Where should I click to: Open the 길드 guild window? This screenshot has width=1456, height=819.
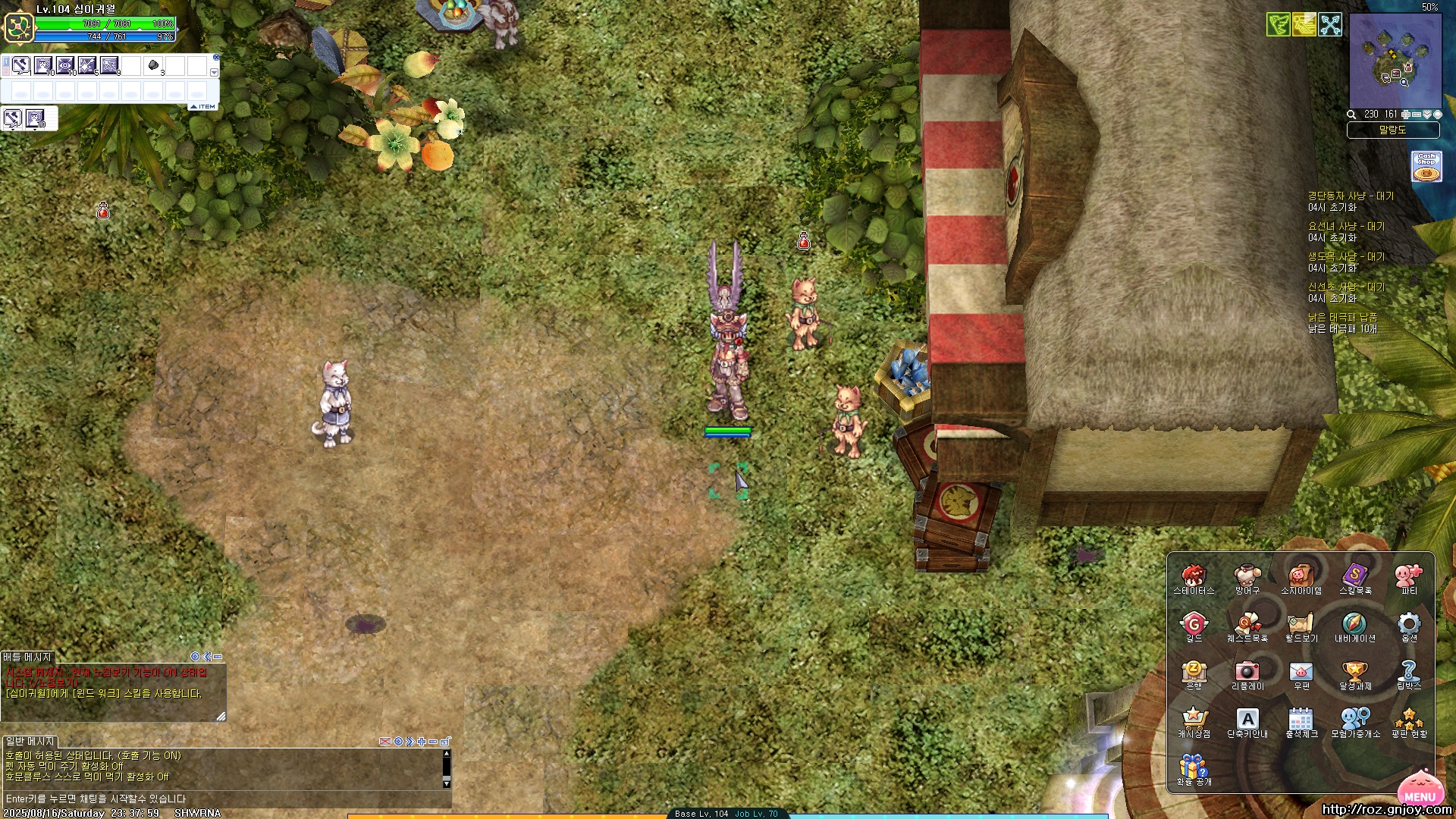click(1194, 624)
